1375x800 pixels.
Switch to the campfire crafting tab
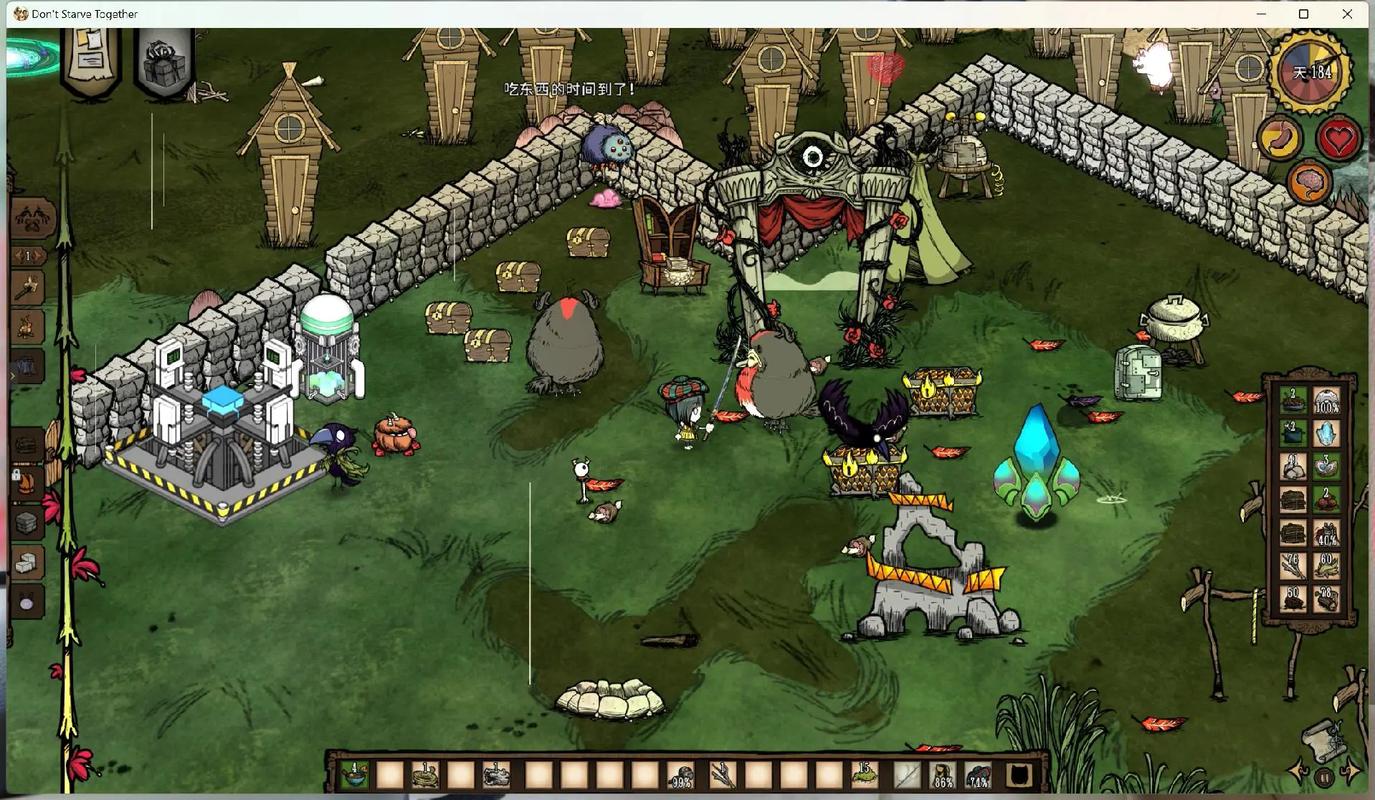tap(28, 326)
